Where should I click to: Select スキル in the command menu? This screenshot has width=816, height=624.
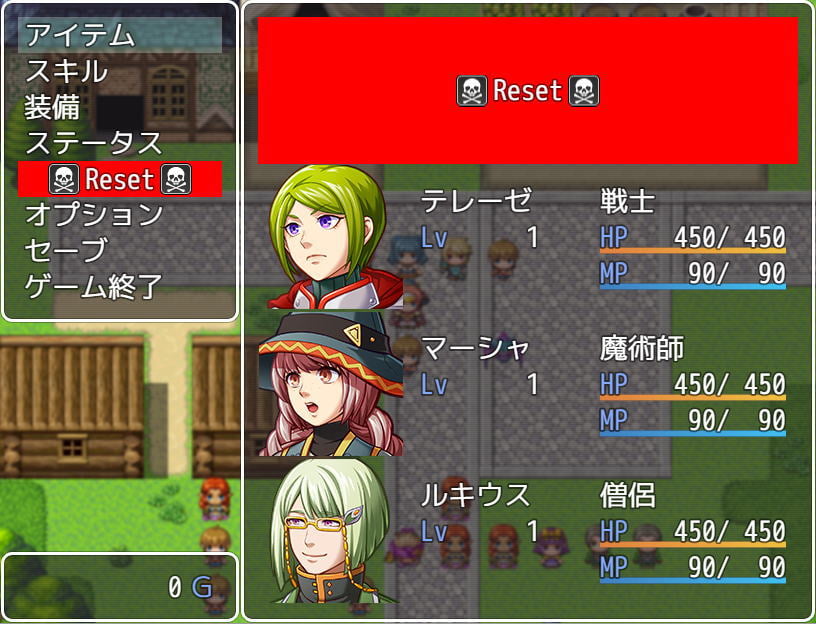[x=119, y=71]
